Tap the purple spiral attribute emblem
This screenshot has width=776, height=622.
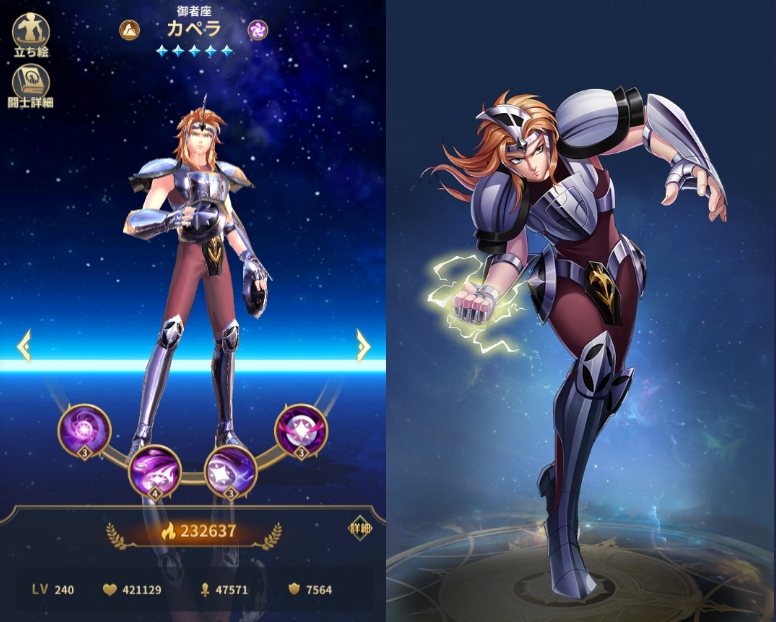258,30
